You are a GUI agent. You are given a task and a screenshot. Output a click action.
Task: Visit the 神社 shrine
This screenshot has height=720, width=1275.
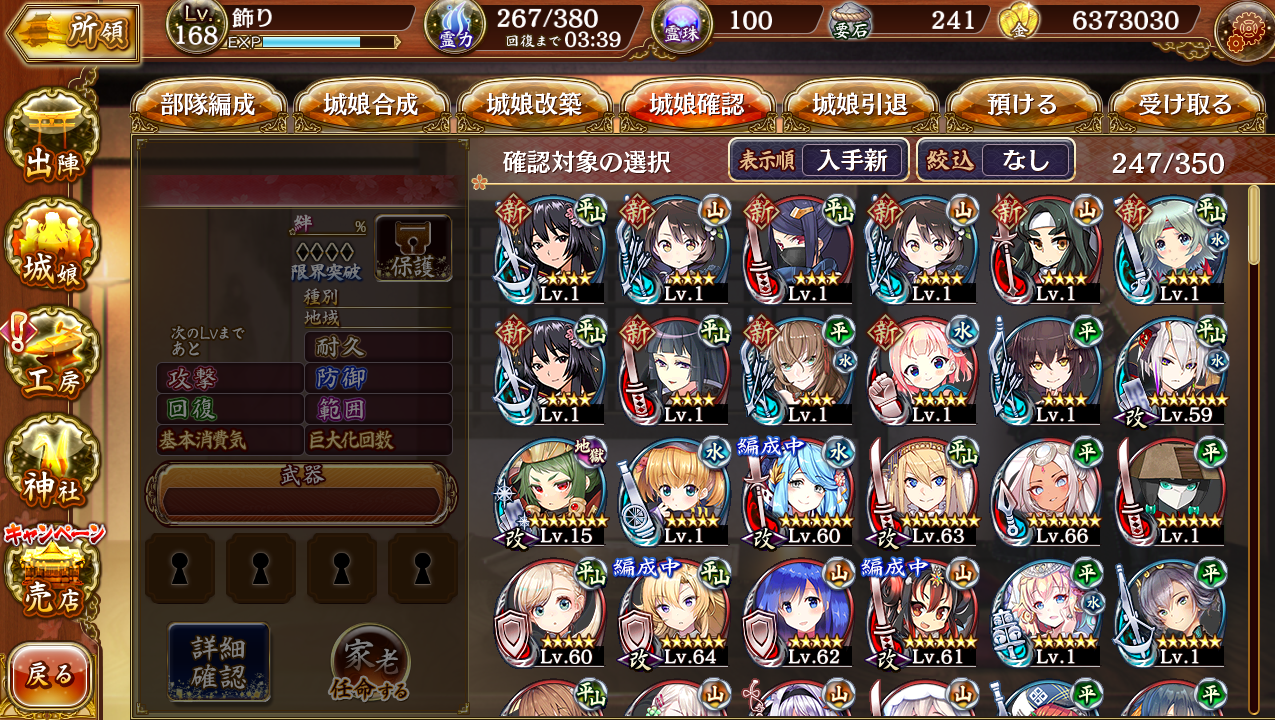[52, 465]
